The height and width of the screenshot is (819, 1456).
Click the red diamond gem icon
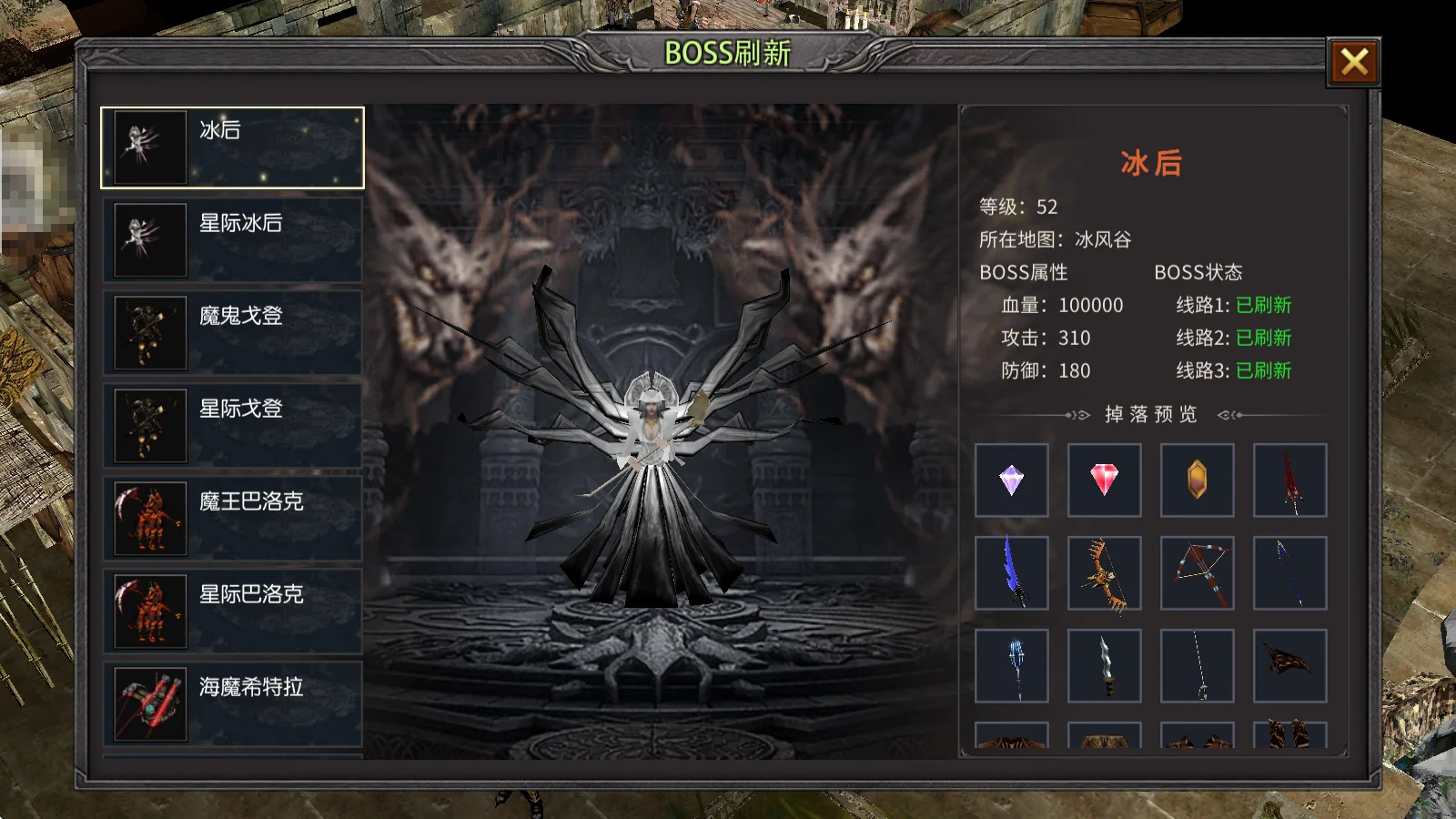point(1104,480)
